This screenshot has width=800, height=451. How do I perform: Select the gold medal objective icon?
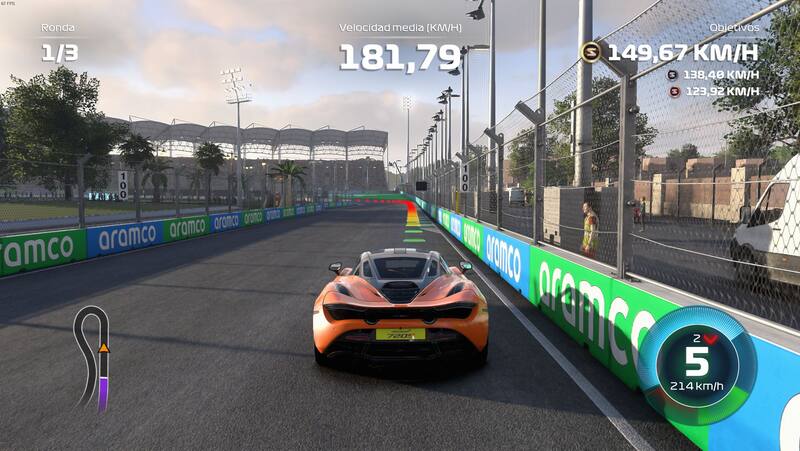click(x=591, y=52)
